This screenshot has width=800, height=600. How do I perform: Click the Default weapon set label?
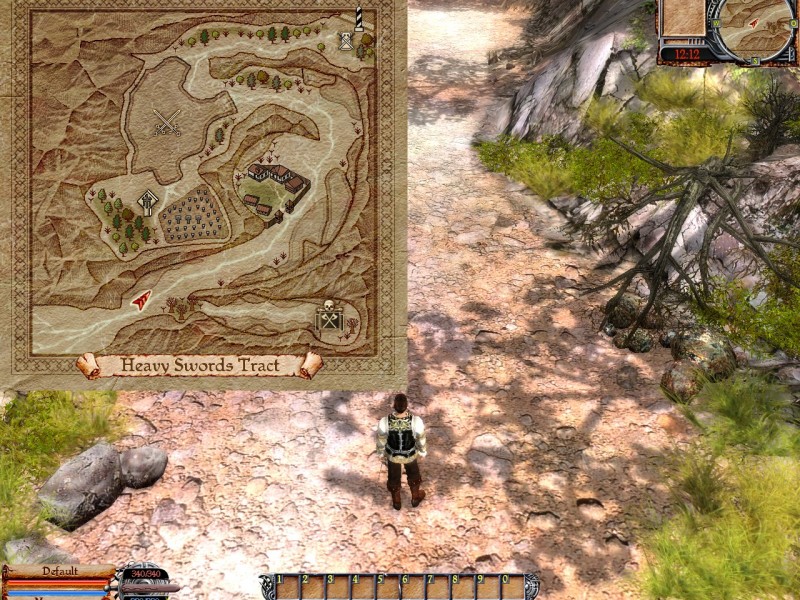60,571
